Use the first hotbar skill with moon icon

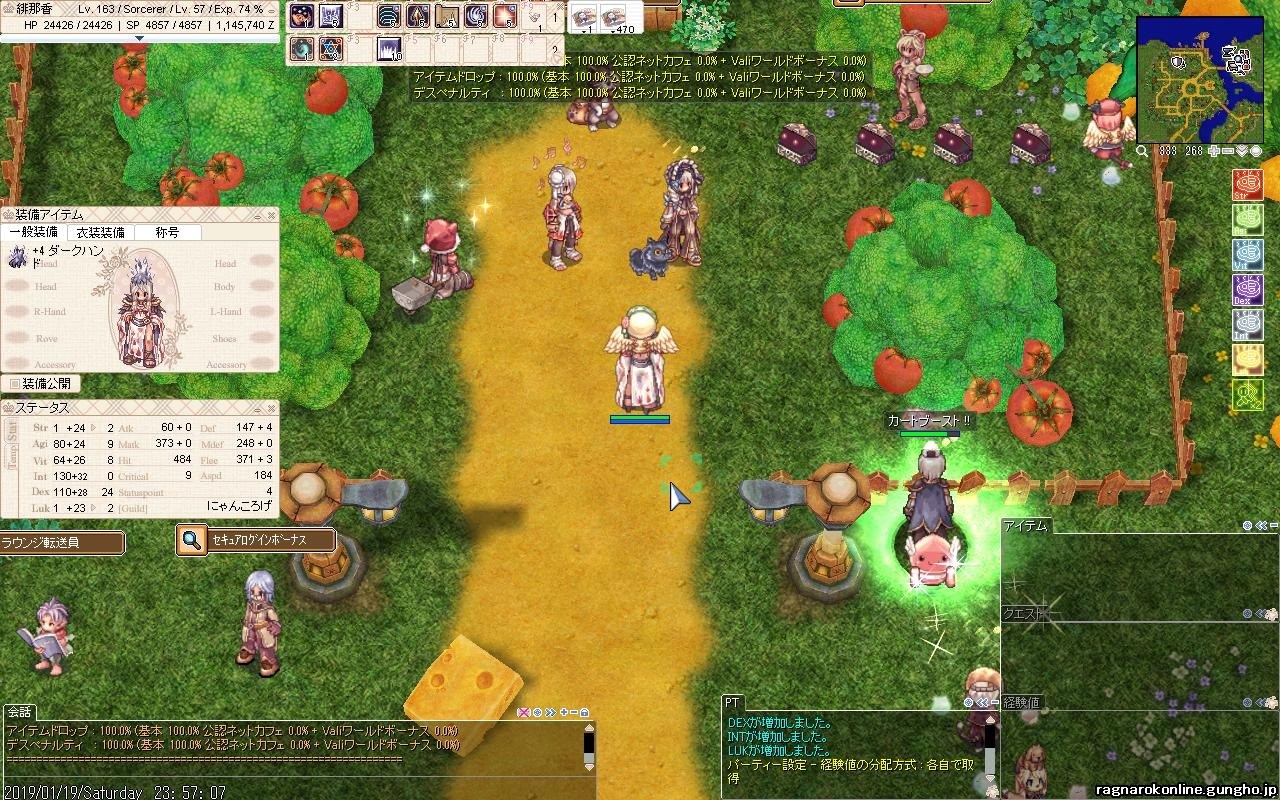pos(302,16)
